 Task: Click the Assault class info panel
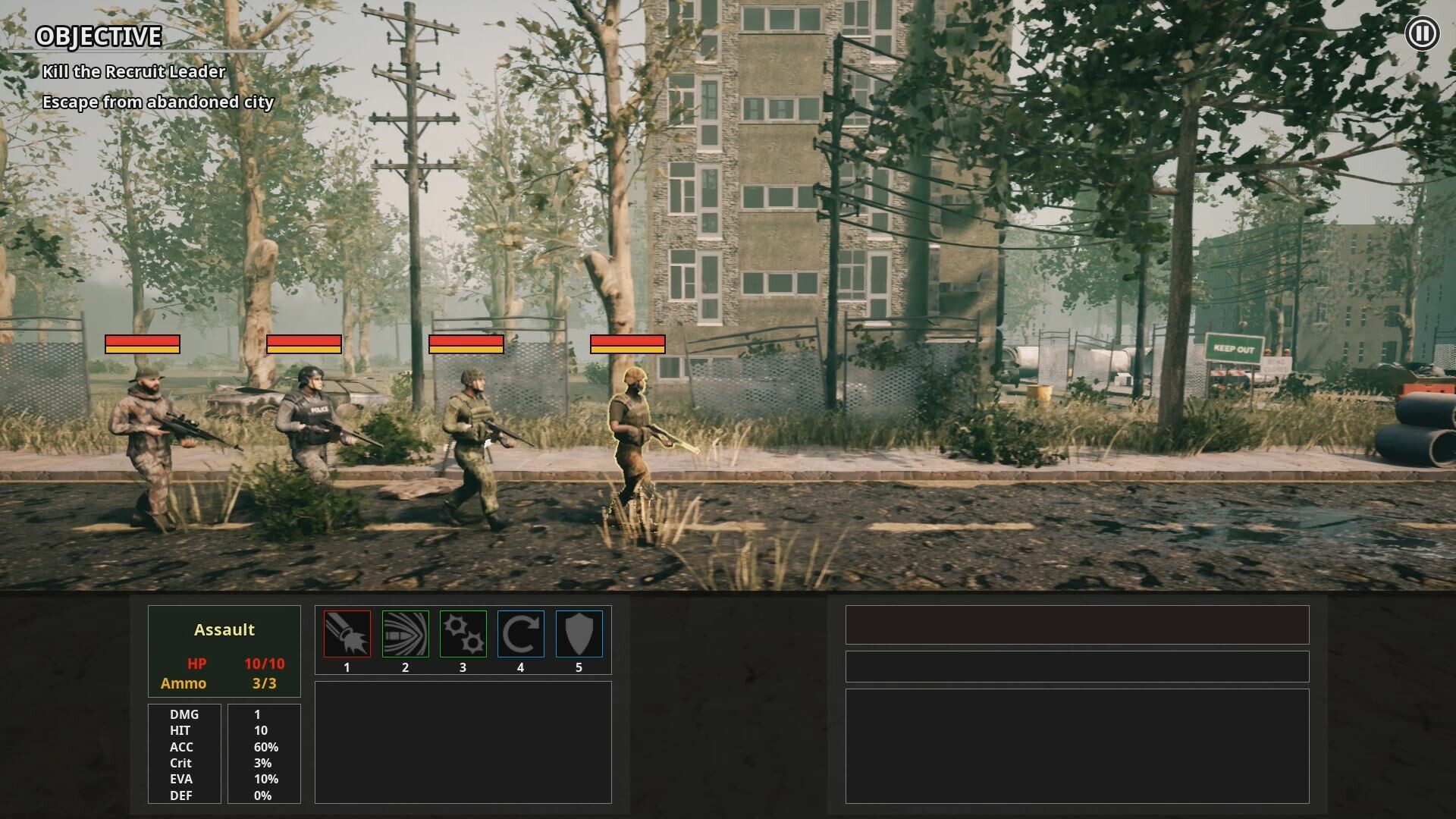tap(224, 651)
